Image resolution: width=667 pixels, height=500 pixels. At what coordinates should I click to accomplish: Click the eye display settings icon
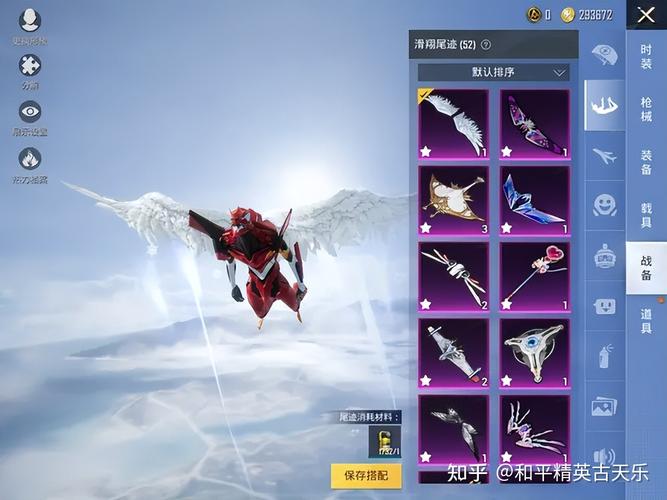tap(30, 112)
